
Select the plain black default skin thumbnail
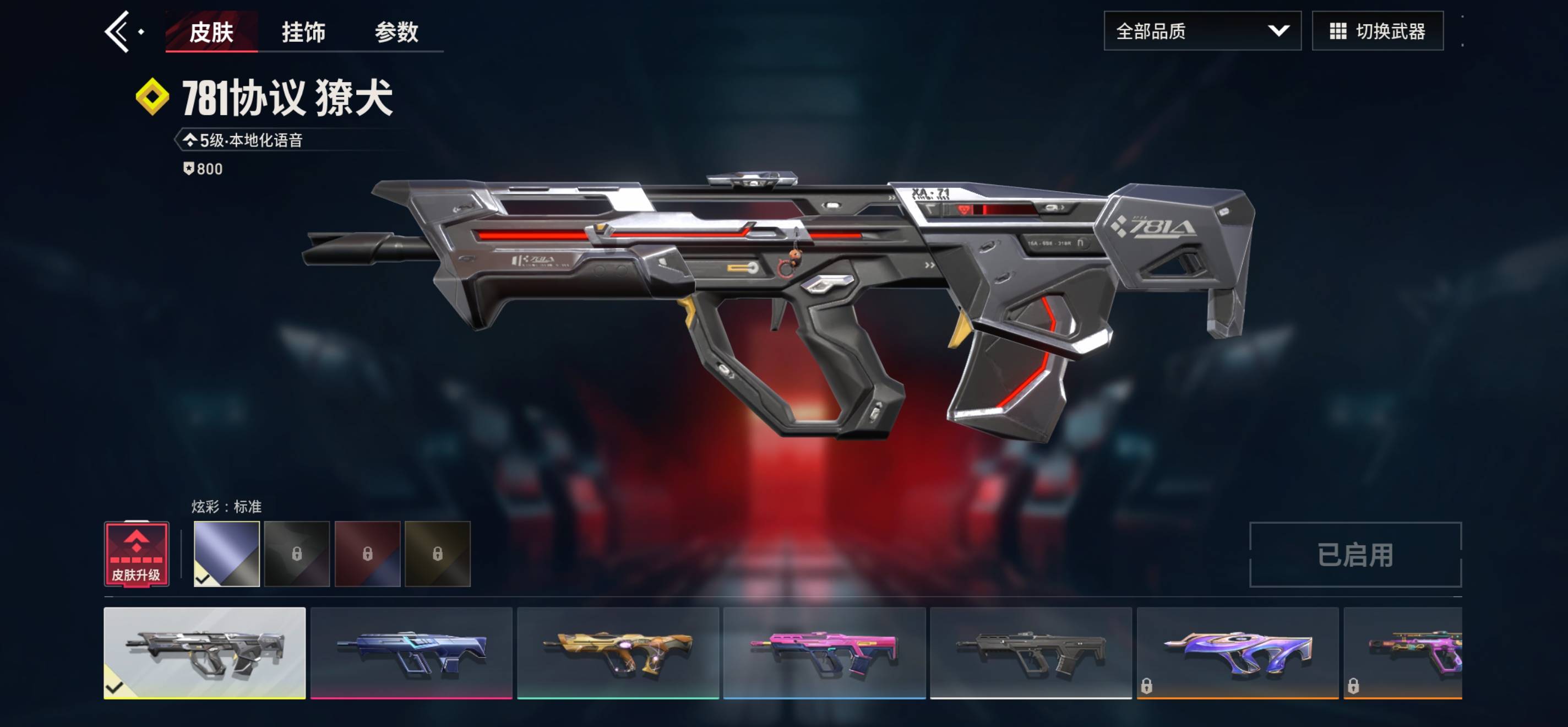(1031, 653)
